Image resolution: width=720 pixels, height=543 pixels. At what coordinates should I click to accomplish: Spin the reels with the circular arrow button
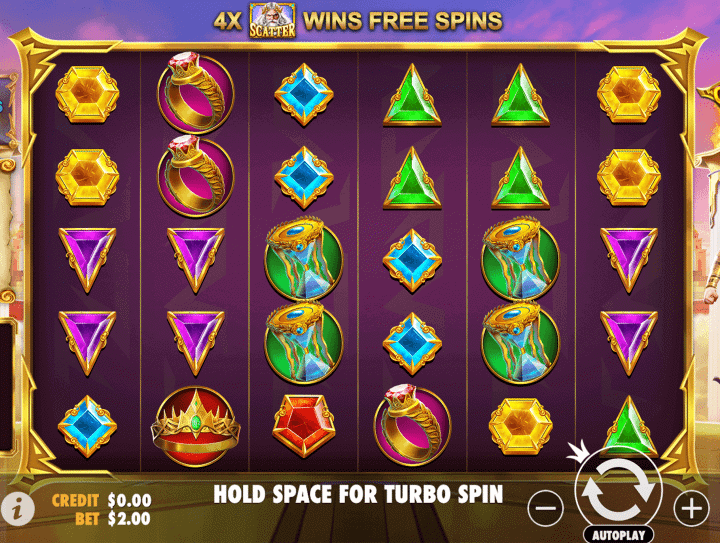[x=618, y=489]
